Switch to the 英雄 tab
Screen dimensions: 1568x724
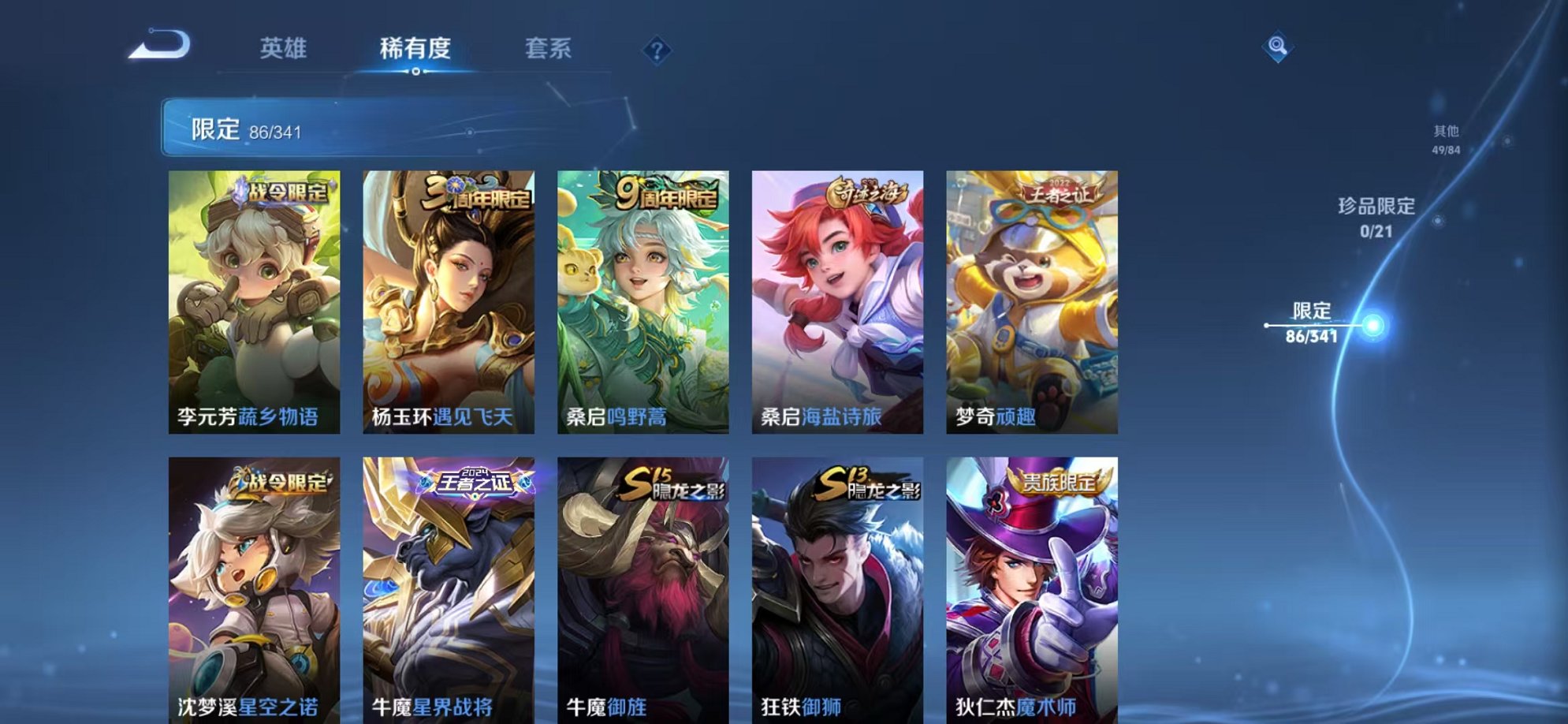click(x=284, y=49)
